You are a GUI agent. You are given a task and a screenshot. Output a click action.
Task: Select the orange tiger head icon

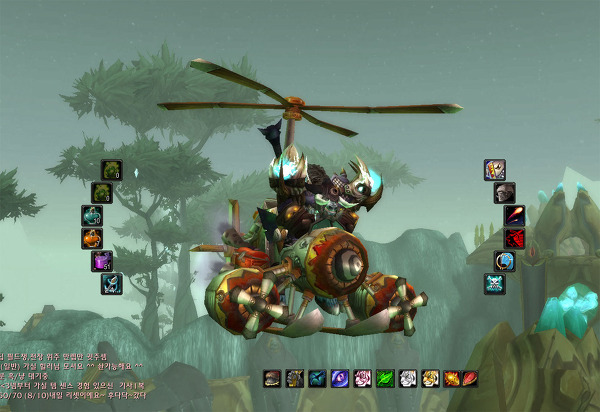click(x=429, y=379)
